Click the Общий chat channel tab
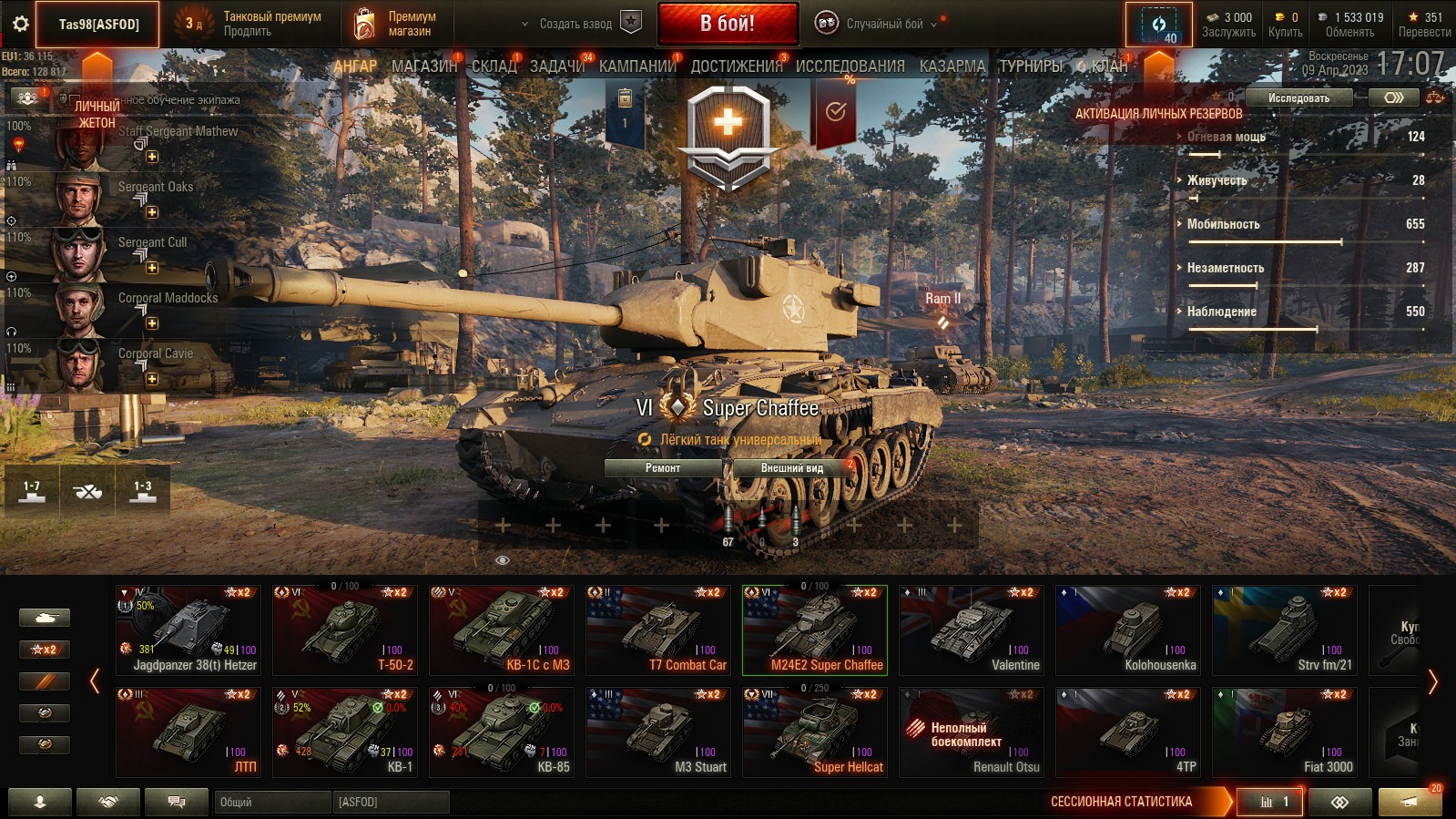 272,802
